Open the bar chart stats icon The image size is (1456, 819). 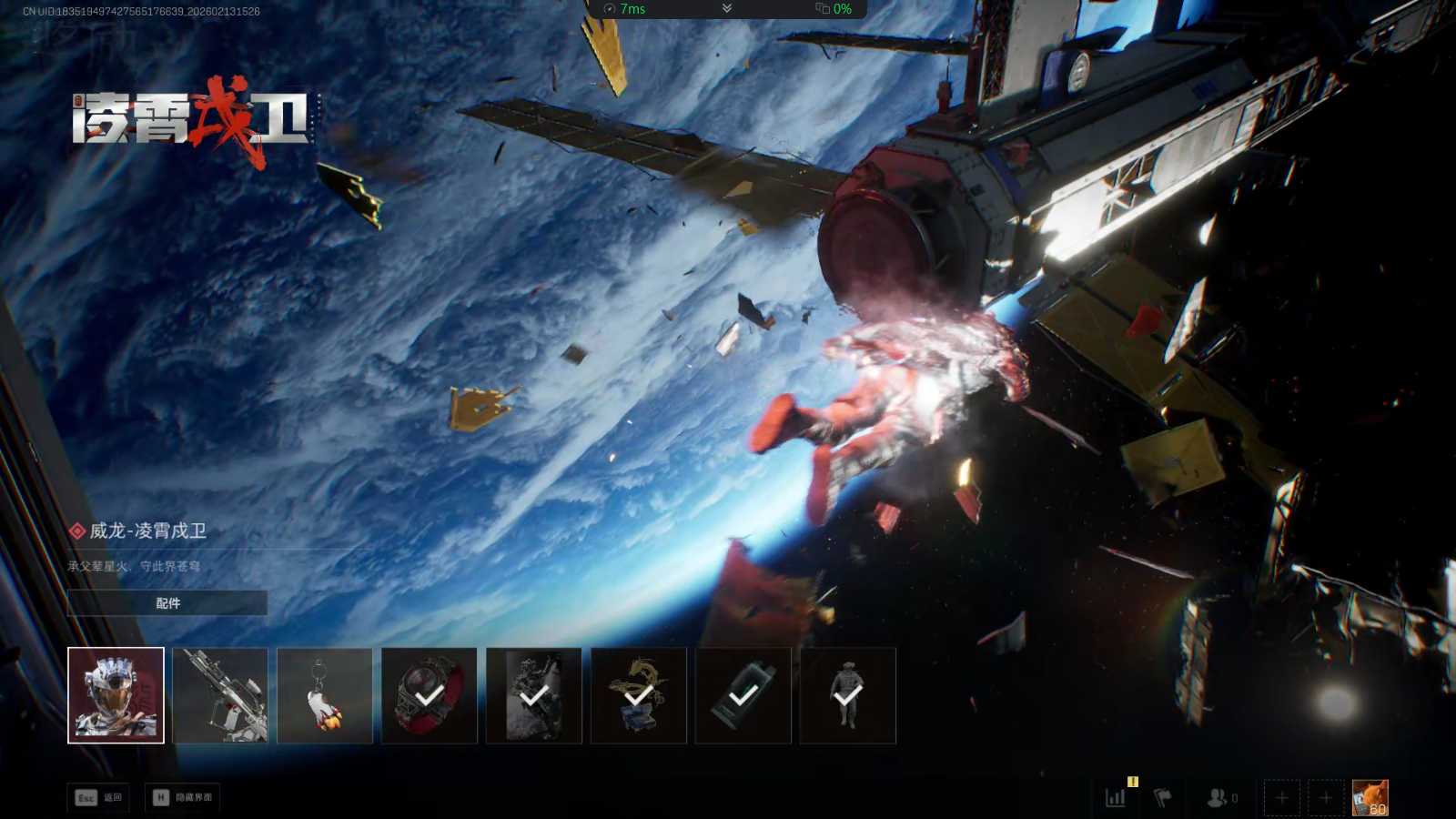pos(1116,798)
